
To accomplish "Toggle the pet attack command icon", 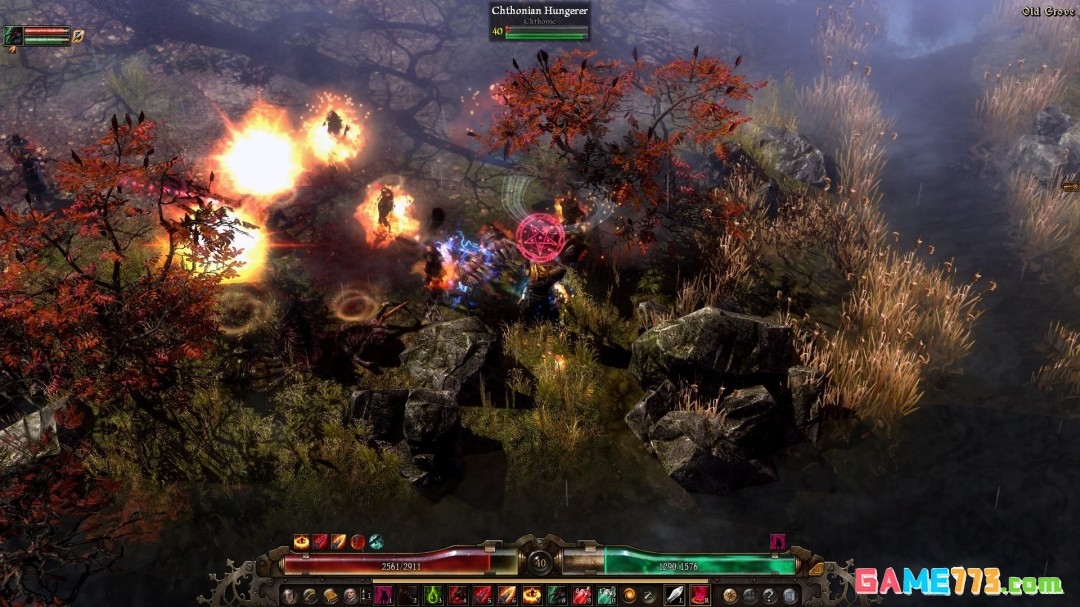I will [78, 36].
